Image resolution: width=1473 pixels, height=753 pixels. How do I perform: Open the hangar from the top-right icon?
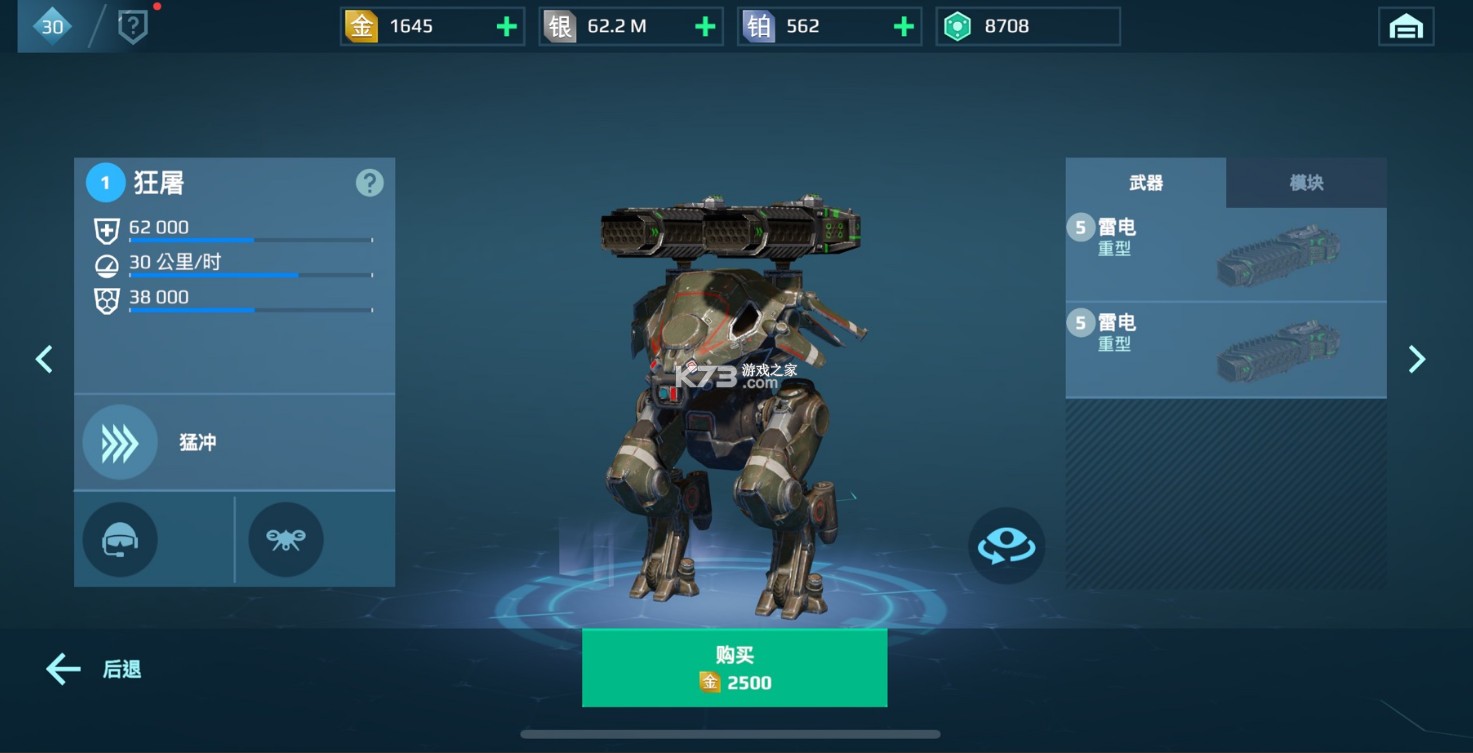(1405, 27)
